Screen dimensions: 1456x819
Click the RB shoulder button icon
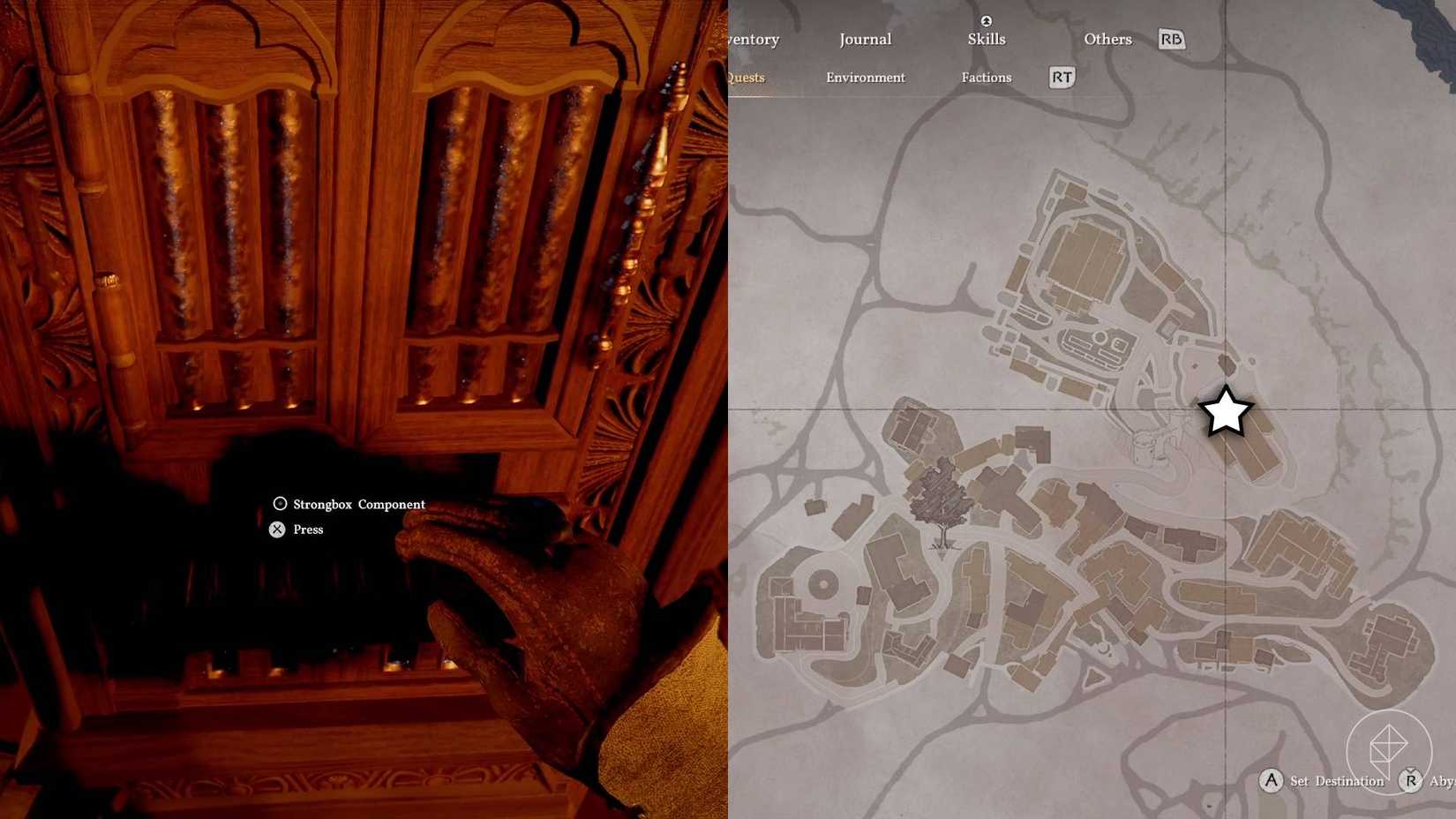[1171, 39]
